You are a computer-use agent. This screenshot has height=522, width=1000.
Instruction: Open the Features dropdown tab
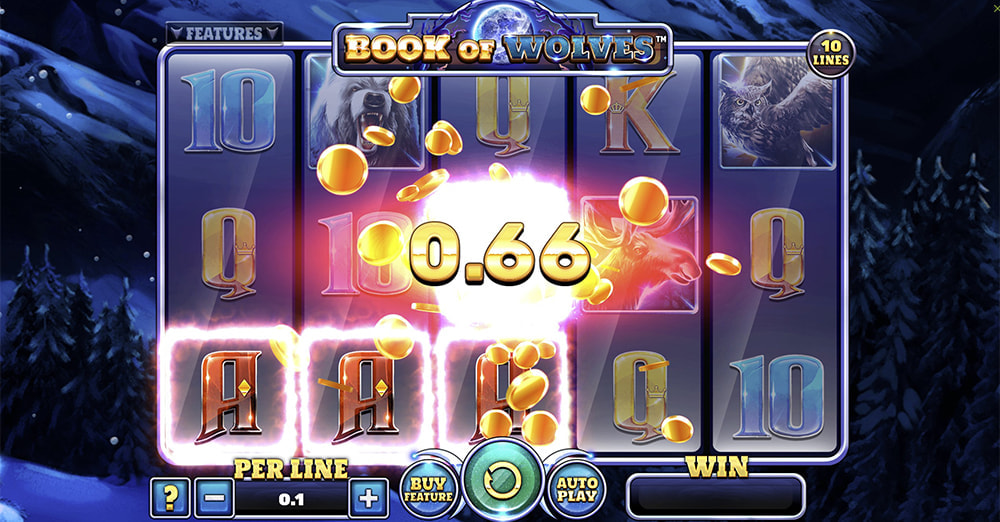click(224, 33)
